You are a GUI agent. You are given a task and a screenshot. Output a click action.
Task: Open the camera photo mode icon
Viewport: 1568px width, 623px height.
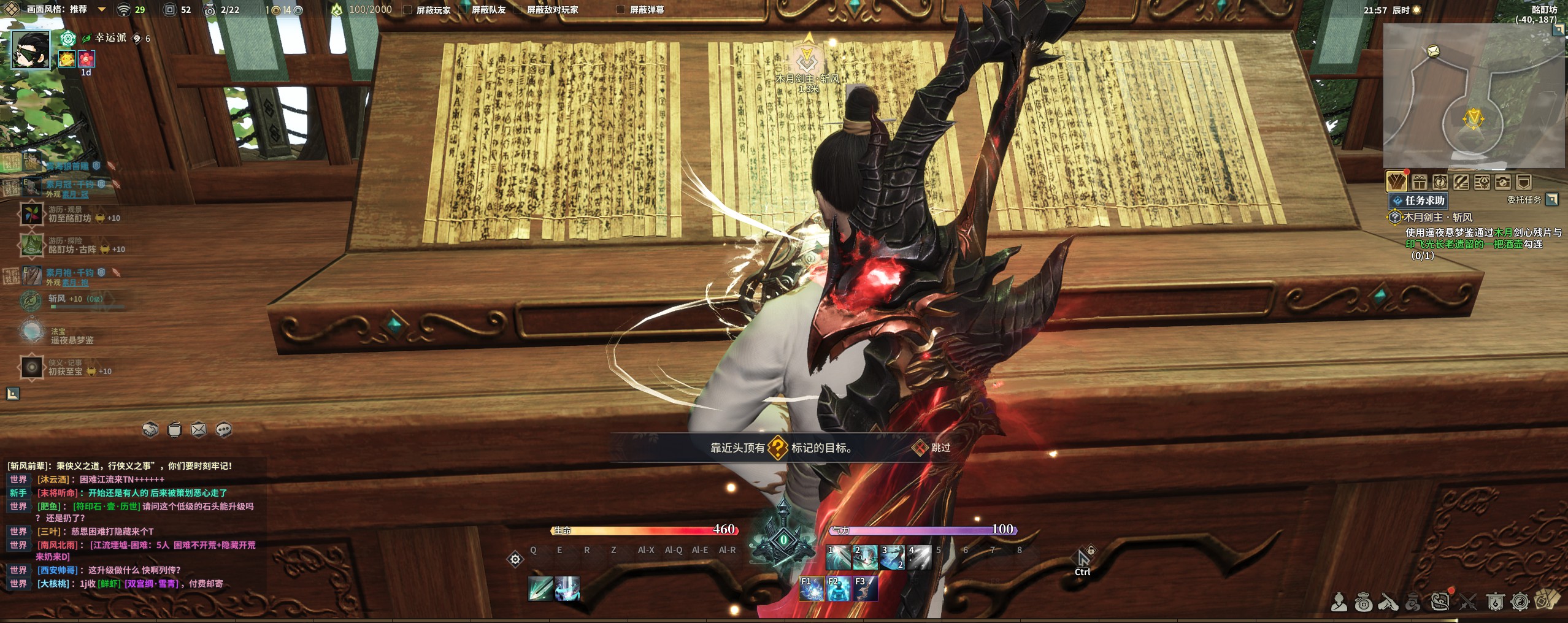[1502, 182]
